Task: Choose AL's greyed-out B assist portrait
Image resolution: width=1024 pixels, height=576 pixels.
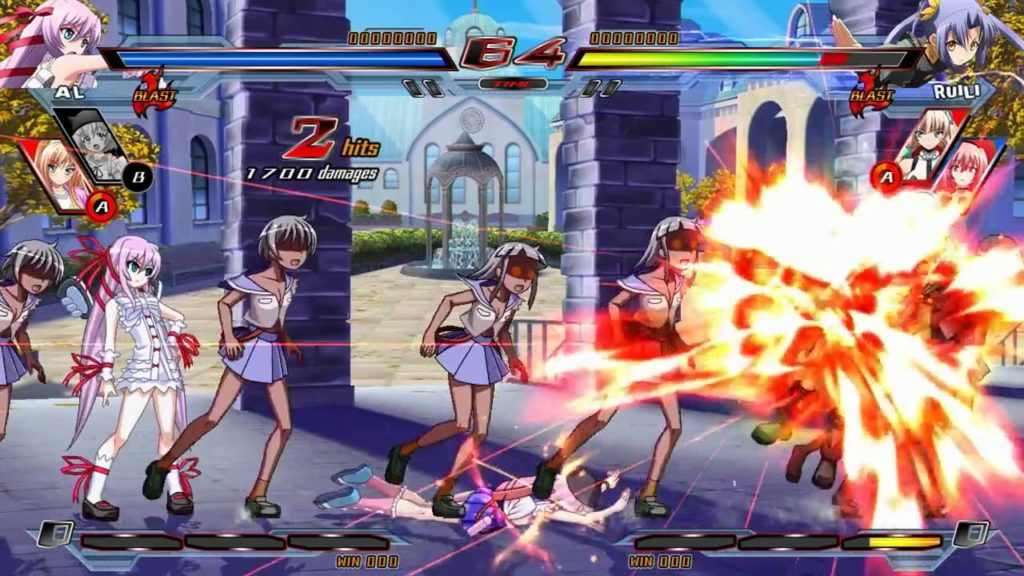Action: click(91, 143)
